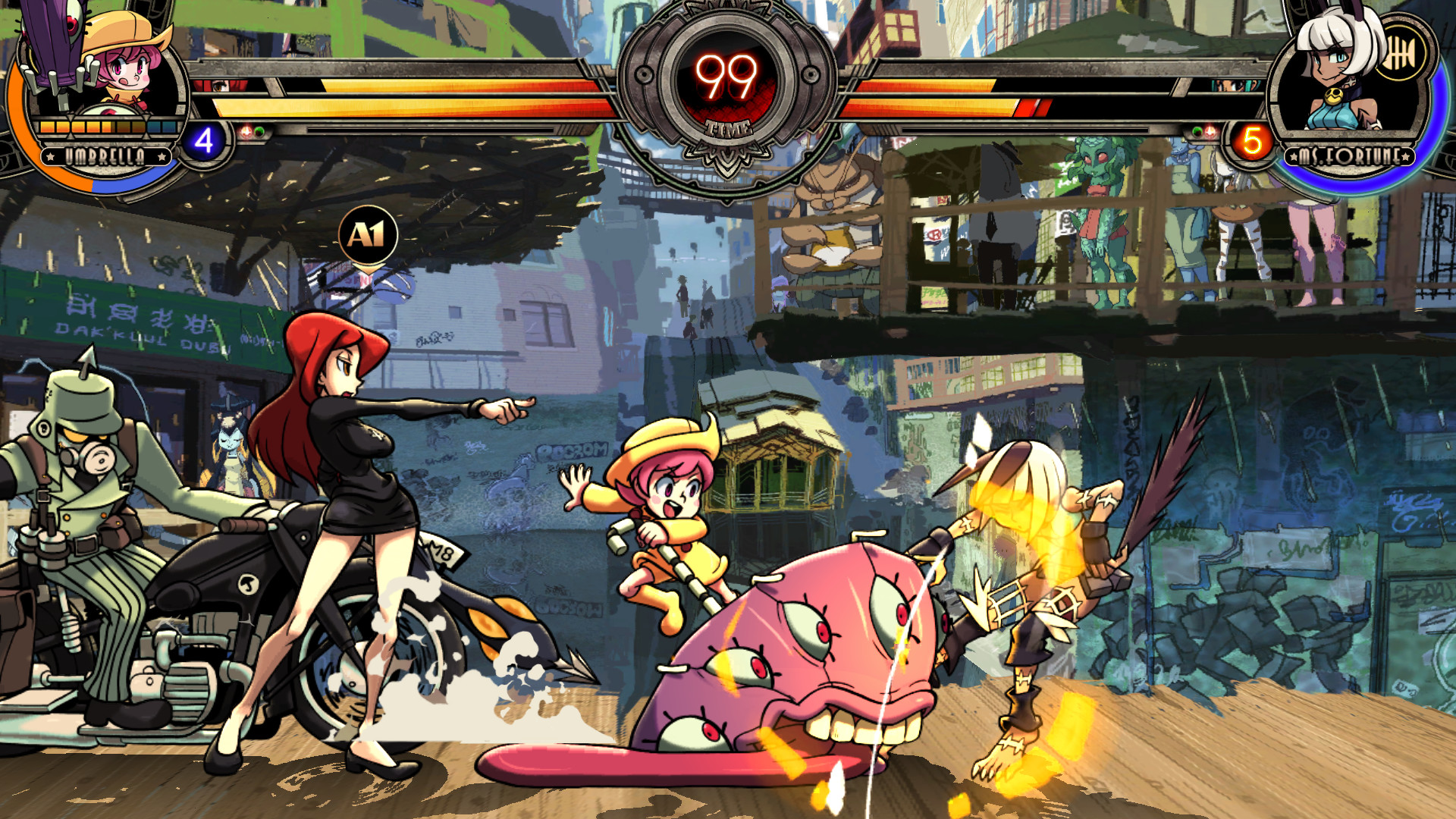Toggle the glowing red indicator light near Umbrella's bar

pyautogui.click(x=246, y=130)
